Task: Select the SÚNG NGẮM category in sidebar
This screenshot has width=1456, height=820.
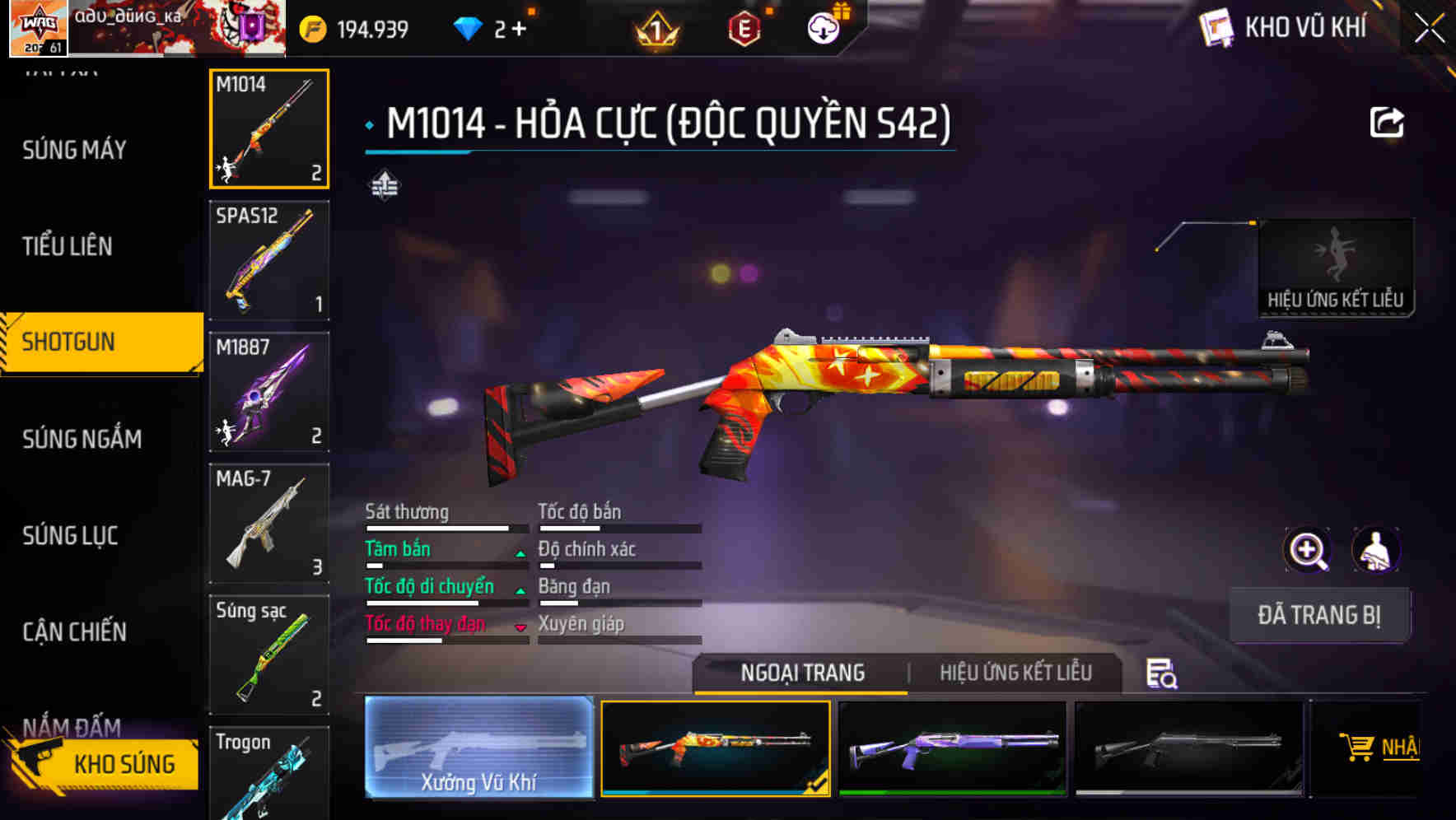Action: click(82, 439)
